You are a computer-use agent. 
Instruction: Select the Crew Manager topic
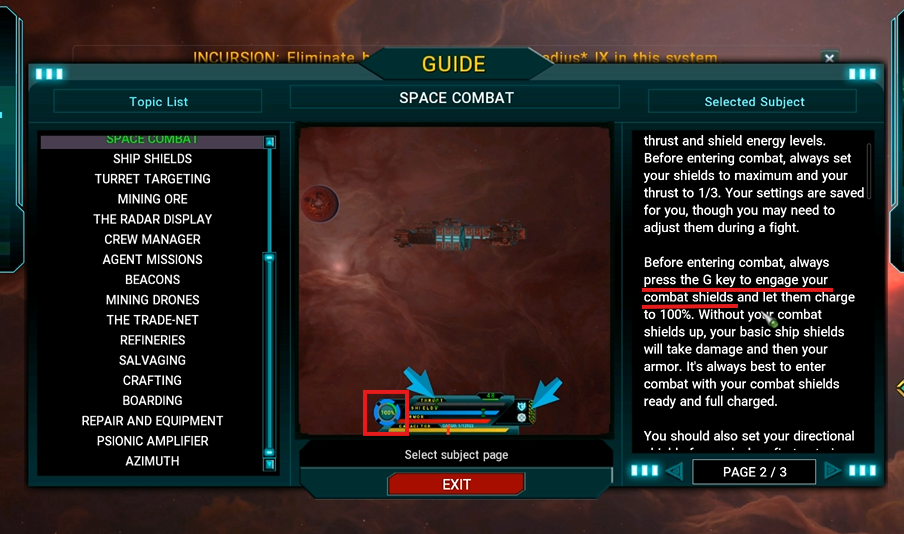coord(152,239)
